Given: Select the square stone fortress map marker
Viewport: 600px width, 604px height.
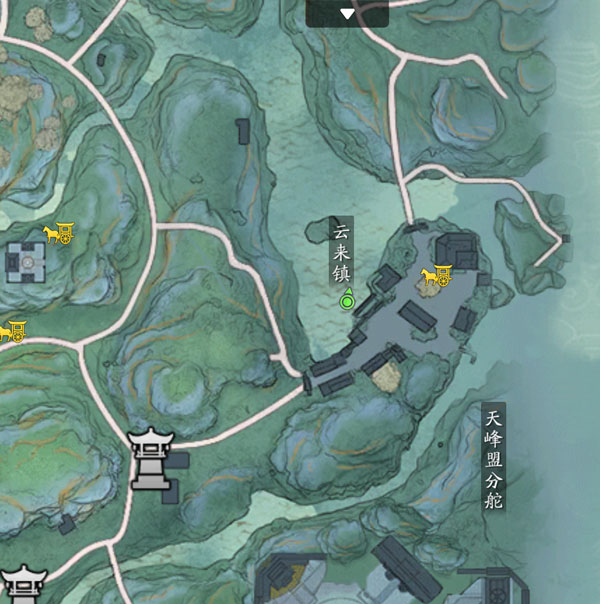Looking at the screenshot, I should (x=26, y=263).
